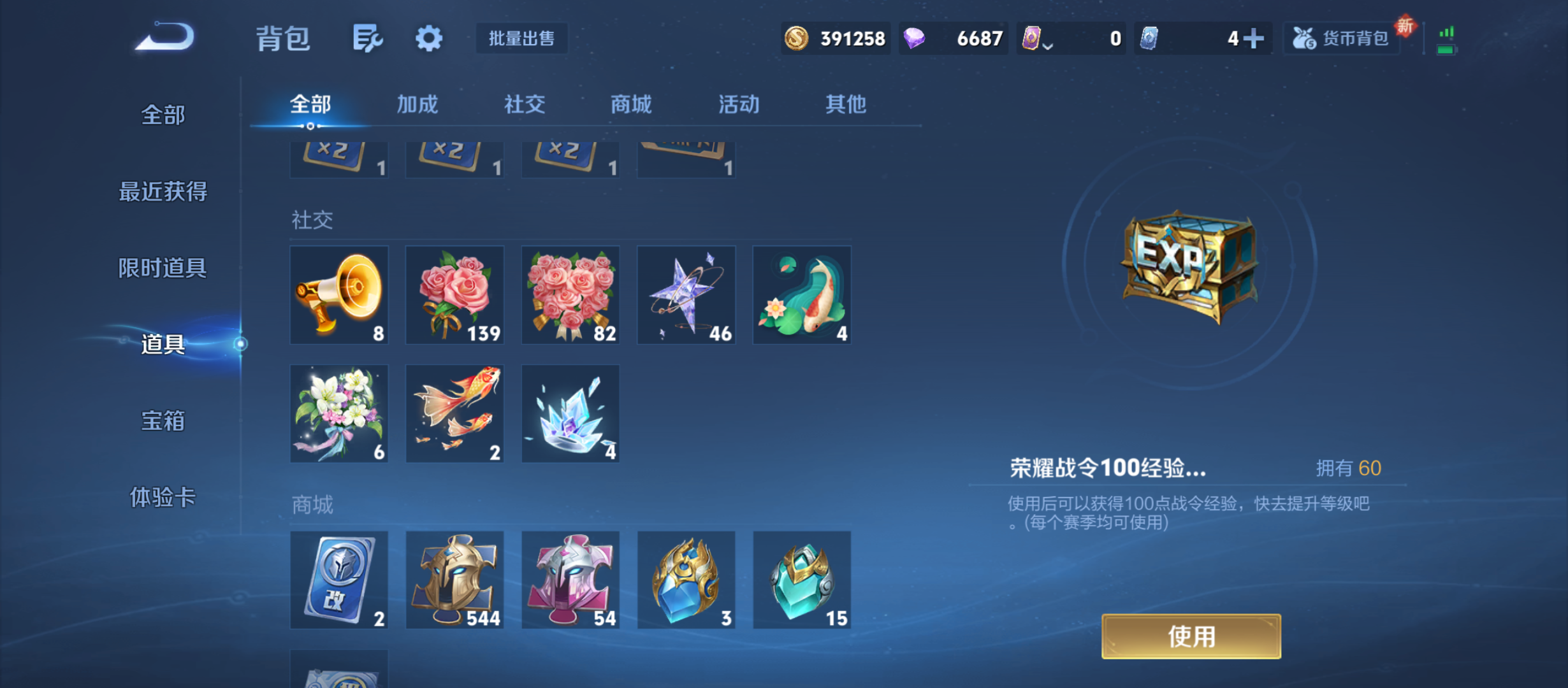Select the teal gem item with 15 count
Screen dimensions: 1568x688
801,580
